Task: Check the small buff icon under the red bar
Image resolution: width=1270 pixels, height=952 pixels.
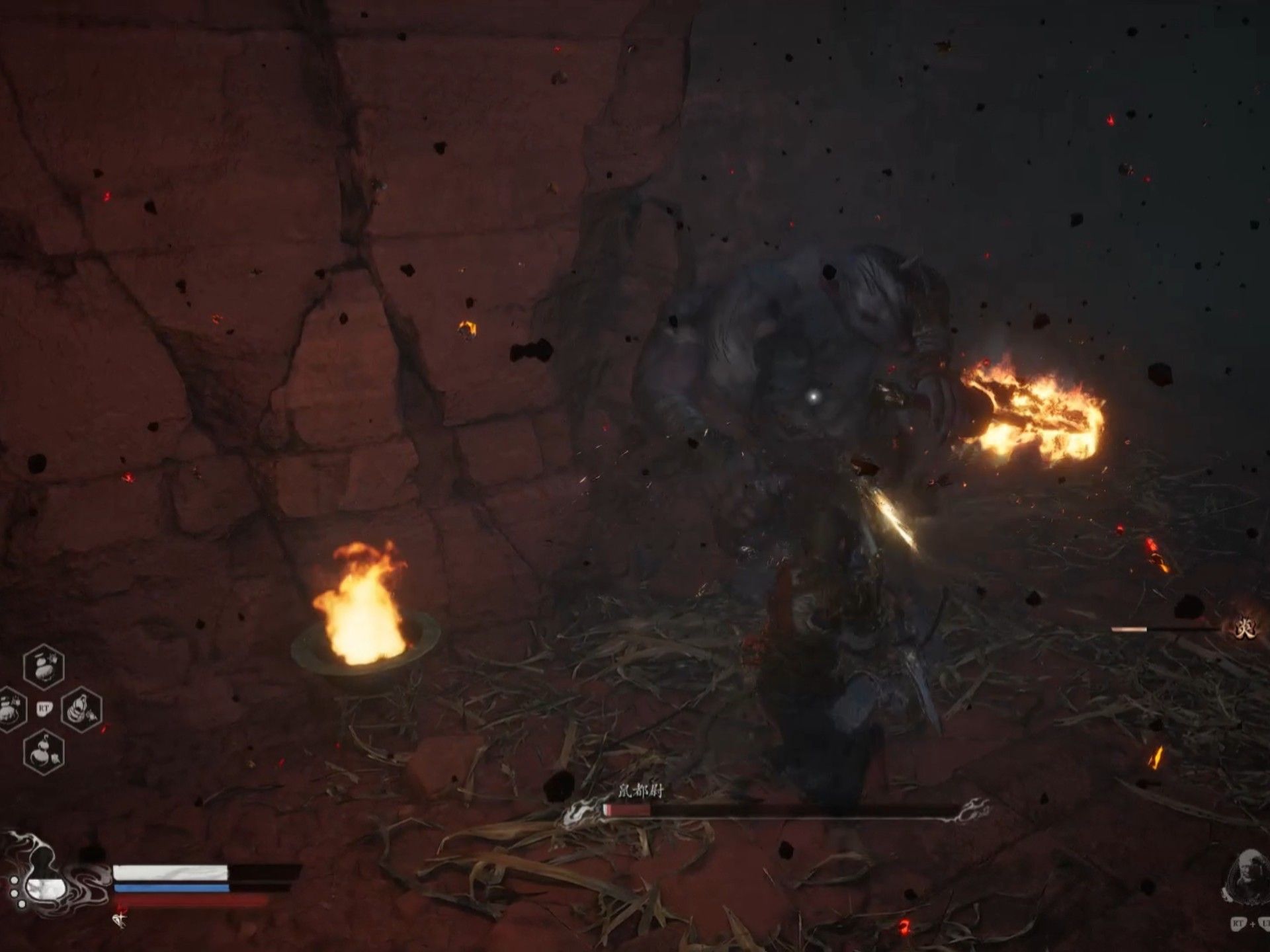Action: pyautogui.click(x=120, y=919)
